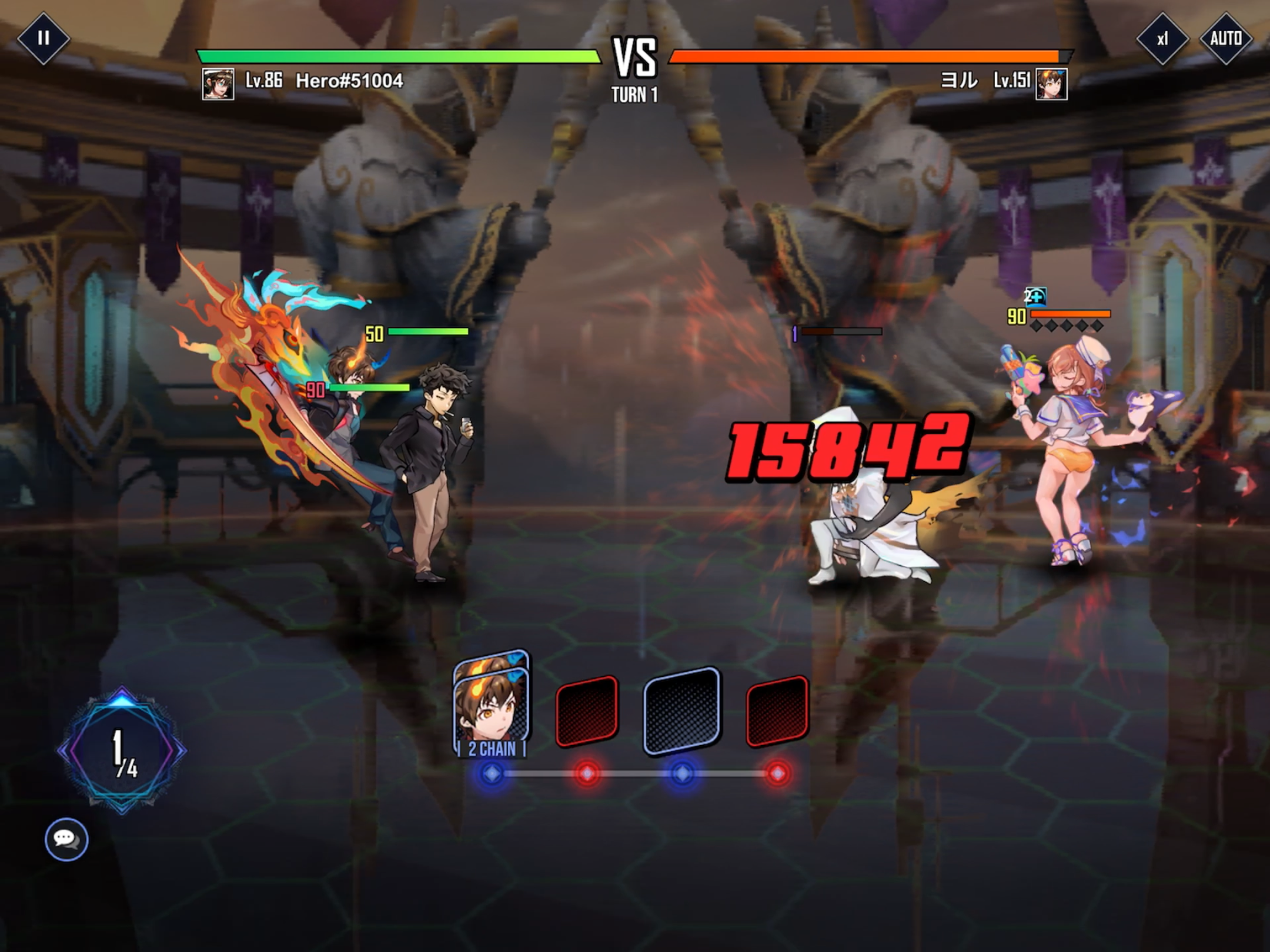The height and width of the screenshot is (952, 1270).
Task: Enable AUTO battle mode
Action: 1225,39
